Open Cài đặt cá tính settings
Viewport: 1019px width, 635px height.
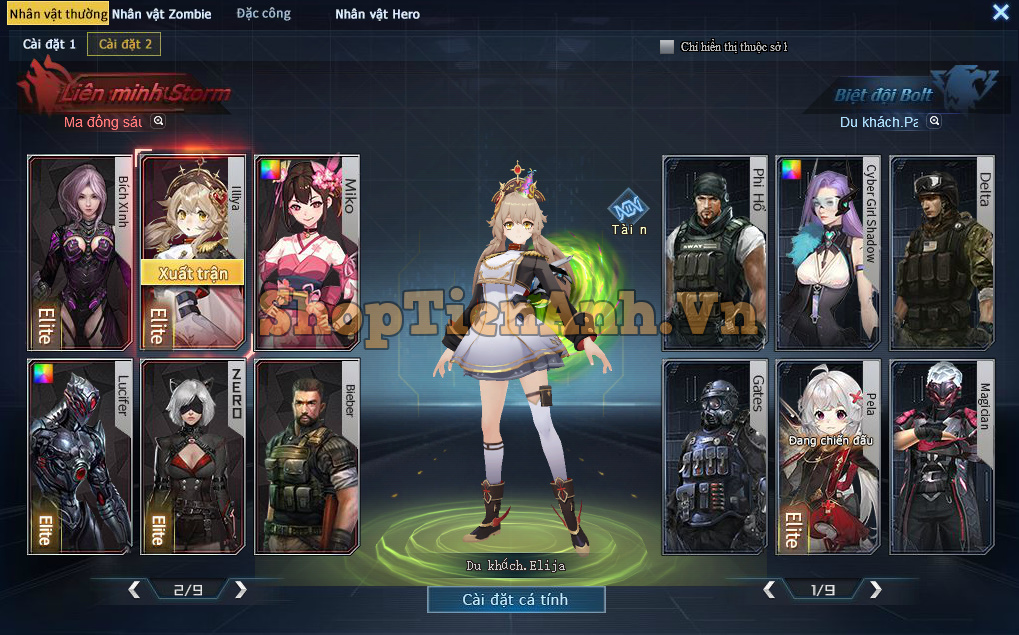pos(516,599)
